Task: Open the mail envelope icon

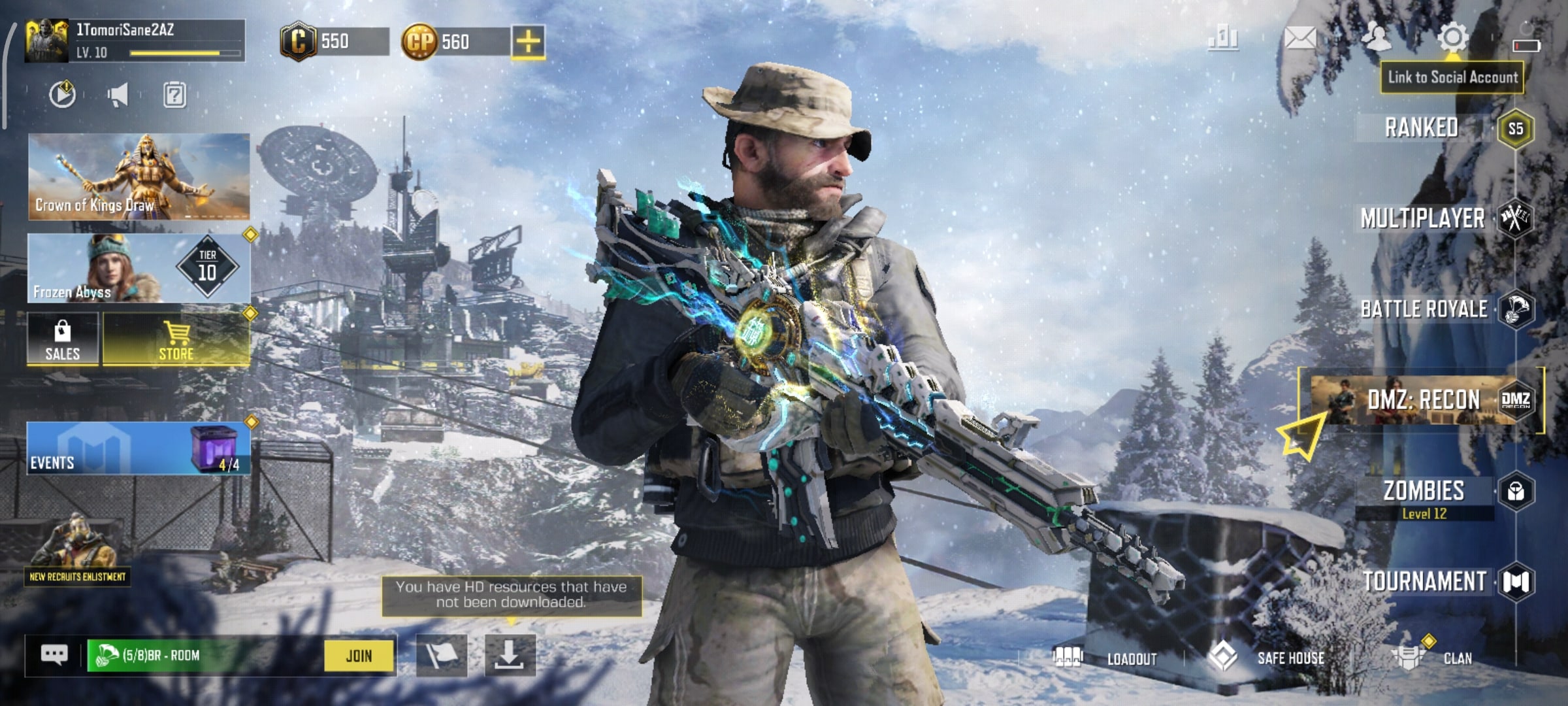Action: (x=1300, y=38)
